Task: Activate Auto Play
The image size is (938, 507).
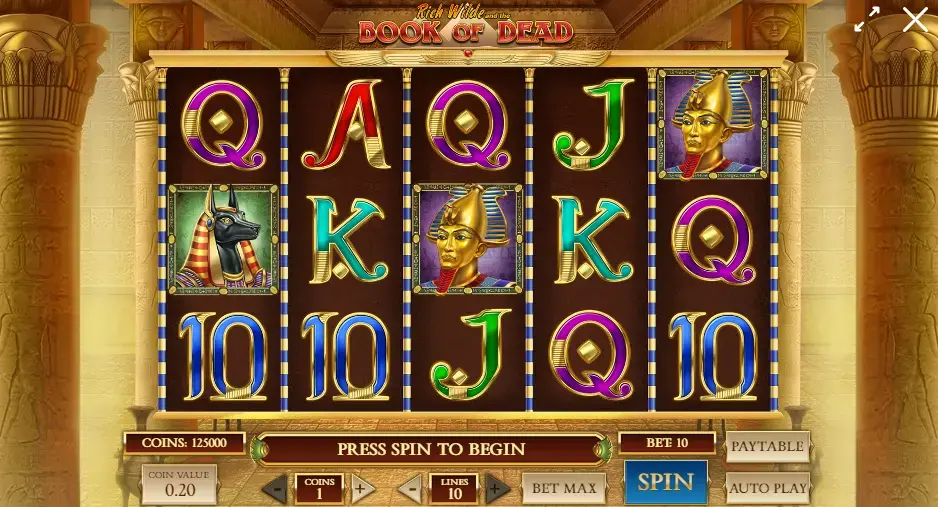Action: [x=767, y=488]
